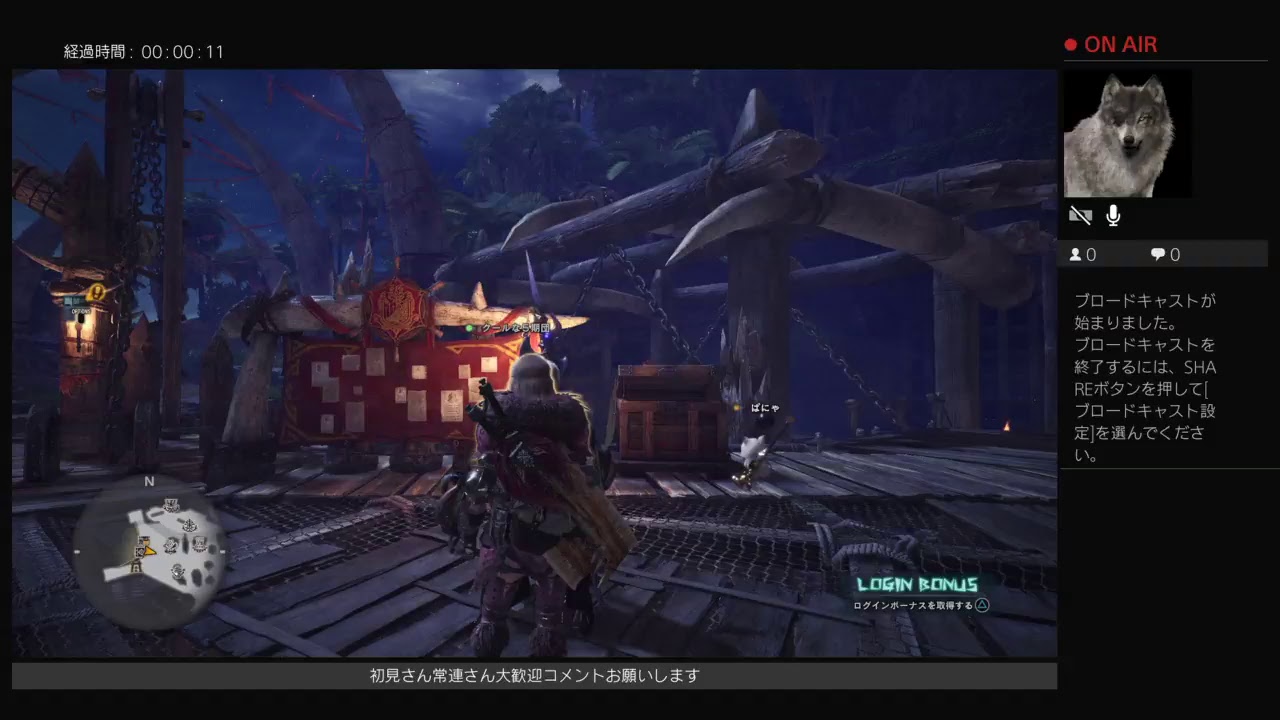Open the OPTIONS prompt on the lamp post sign

(x=82, y=311)
